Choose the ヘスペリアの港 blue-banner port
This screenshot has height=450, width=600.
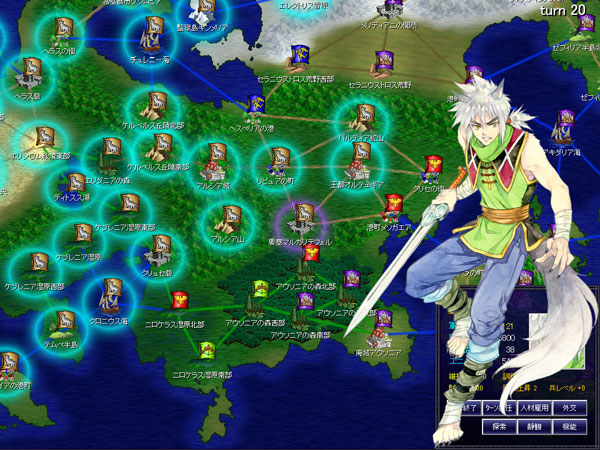(x=255, y=105)
